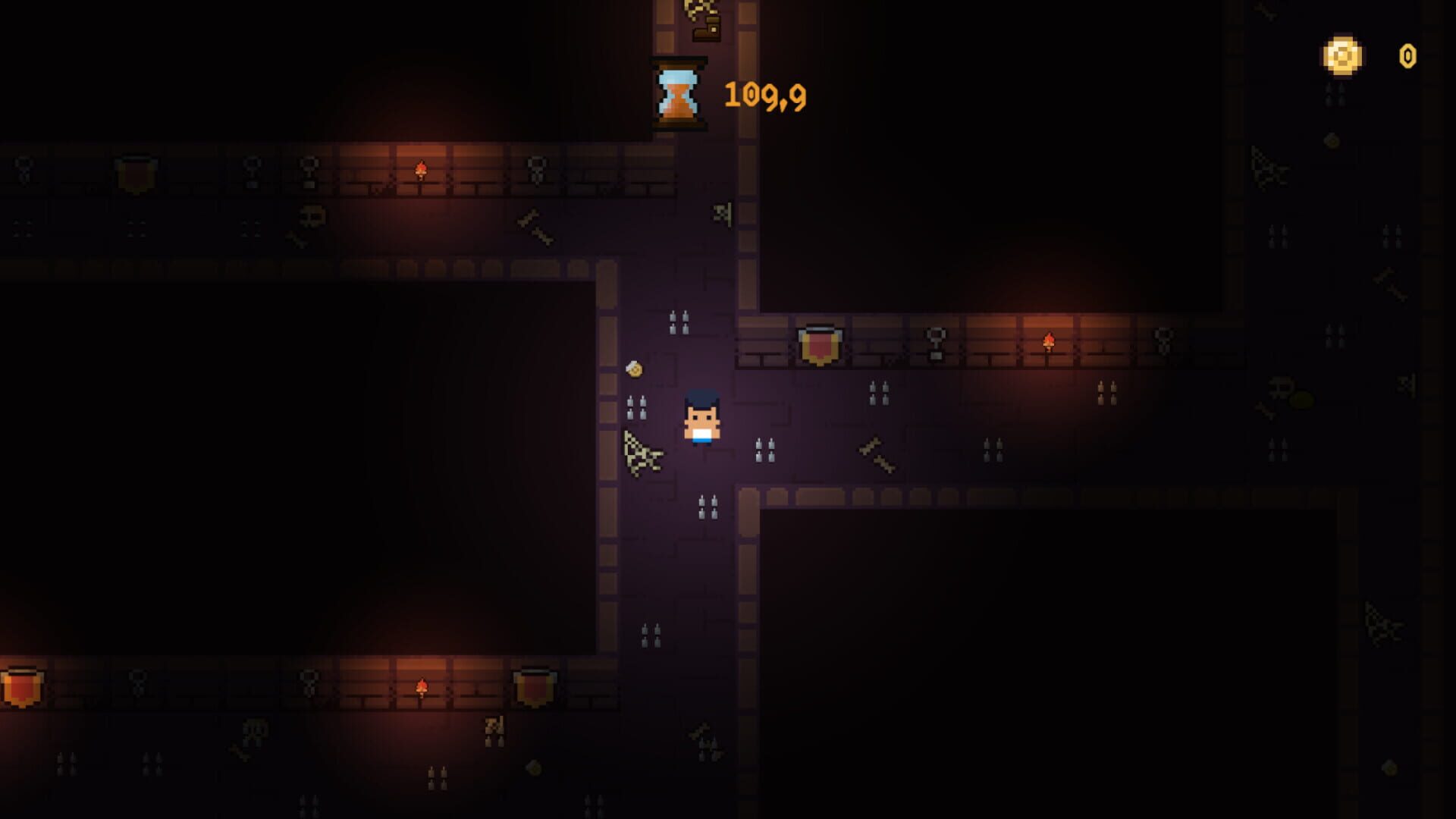The image size is (1456, 819).
Task: Click the hourglass timer icon
Action: 677,93
